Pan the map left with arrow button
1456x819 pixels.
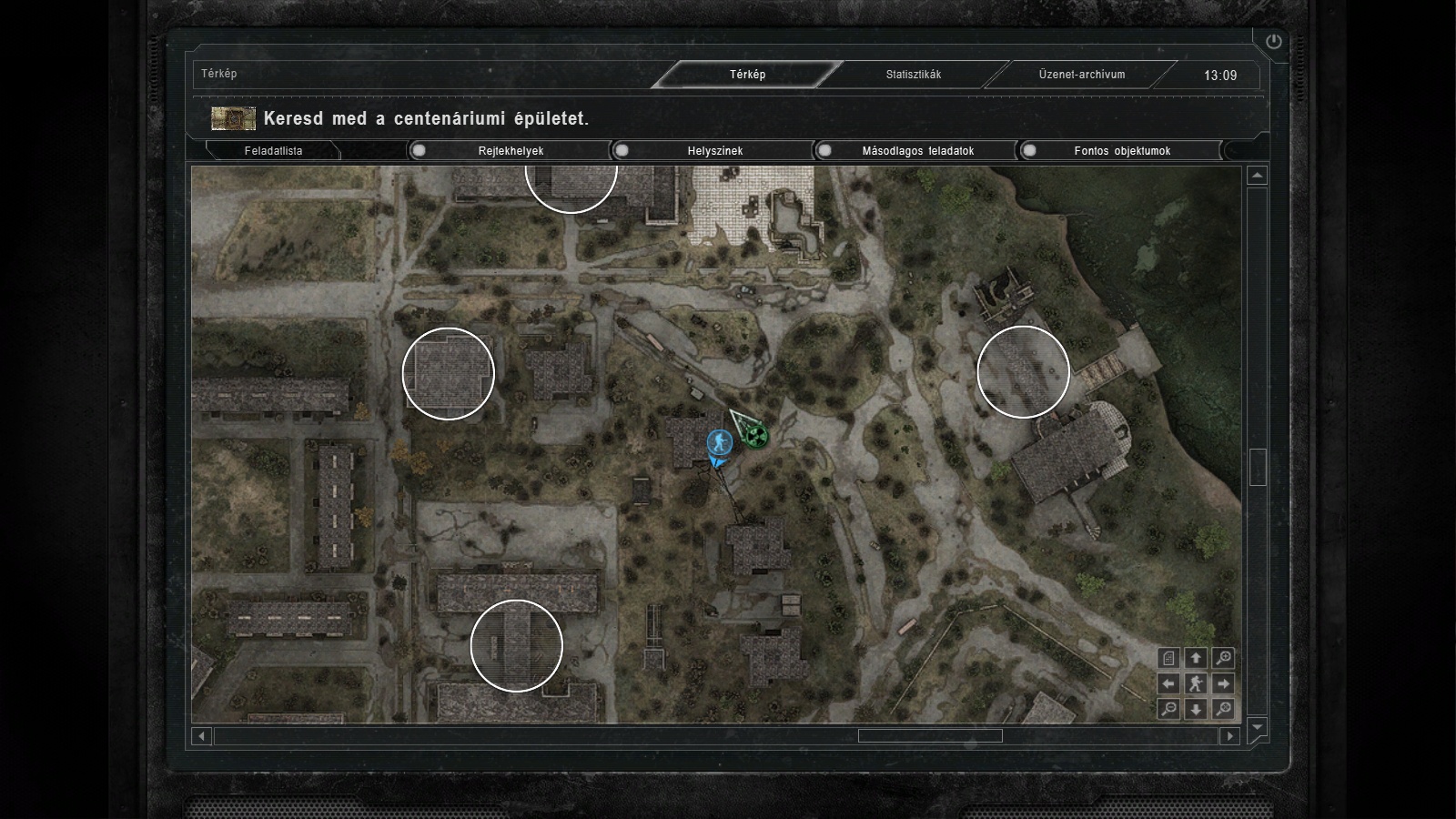pos(1168,683)
